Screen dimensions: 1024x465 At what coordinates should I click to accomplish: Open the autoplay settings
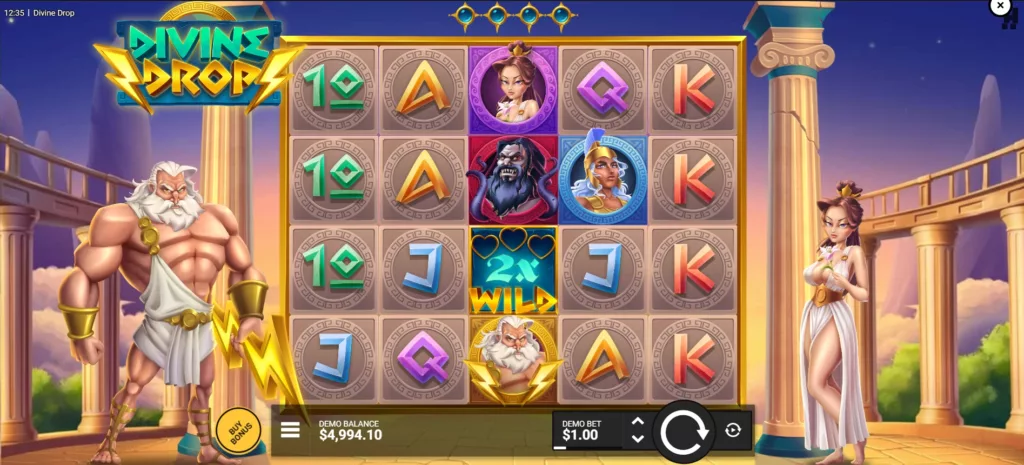(x=733, y=430)
